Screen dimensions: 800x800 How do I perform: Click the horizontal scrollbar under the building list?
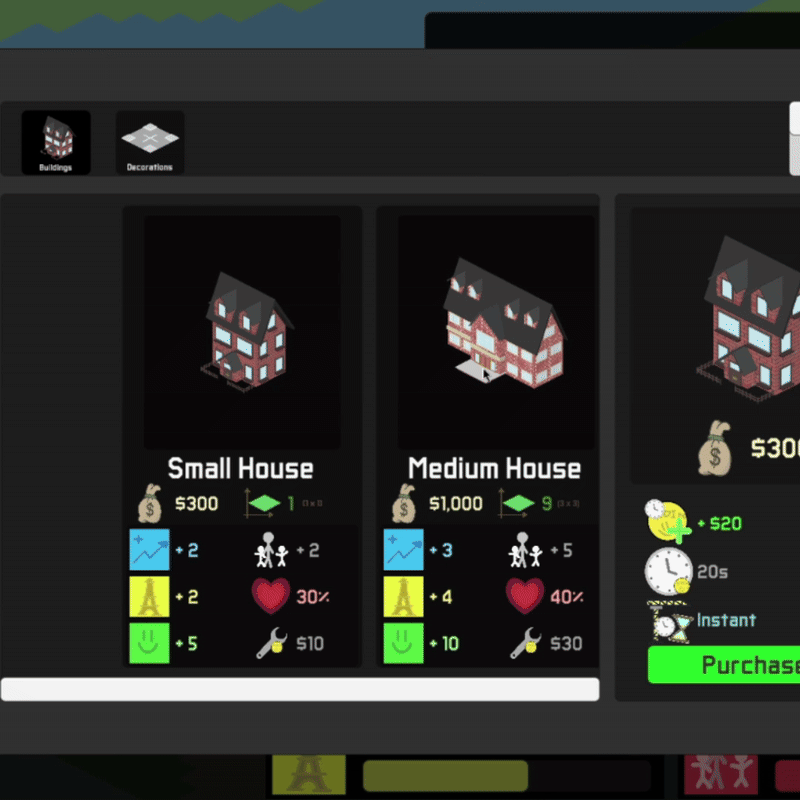tap(300, 689)
